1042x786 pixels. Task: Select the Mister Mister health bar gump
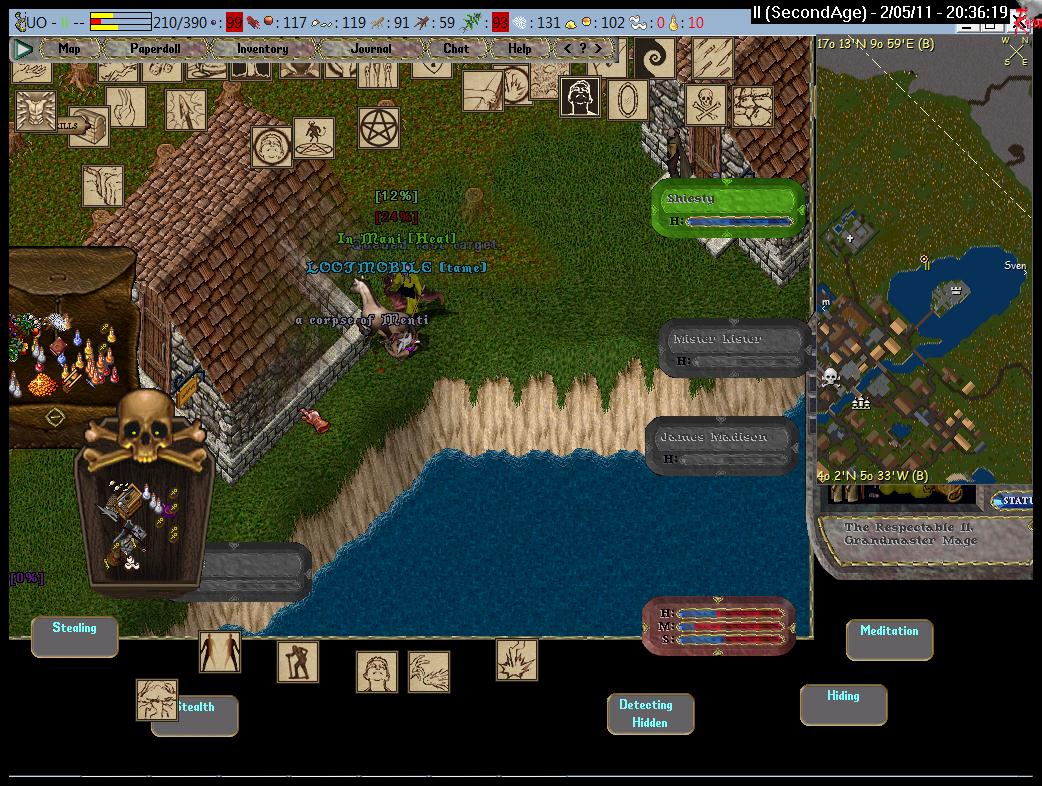tap(734, 348)
